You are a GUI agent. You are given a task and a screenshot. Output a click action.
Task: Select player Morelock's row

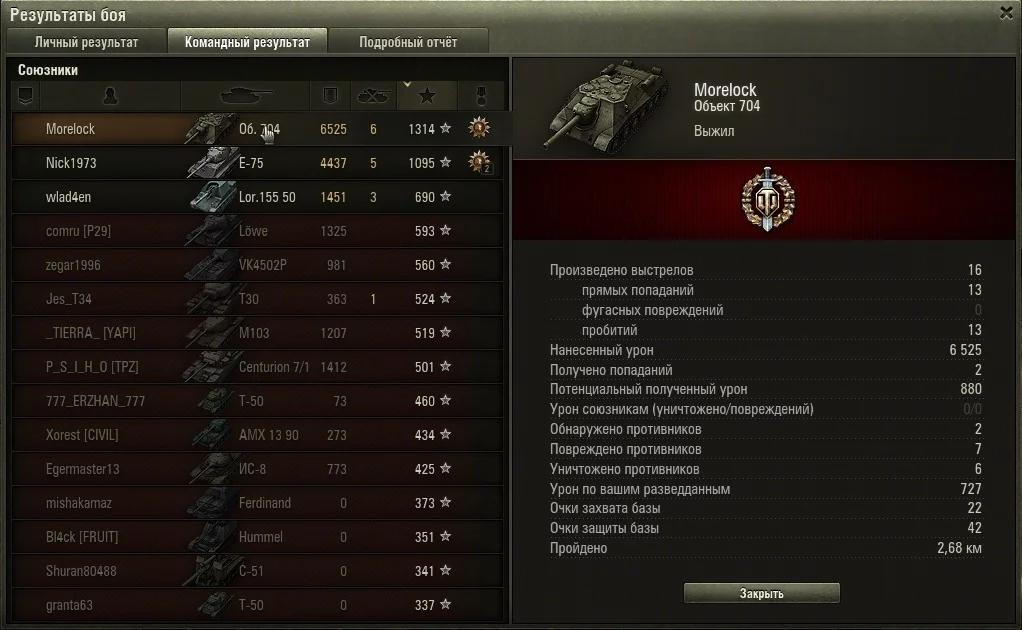tap(70, 129)
